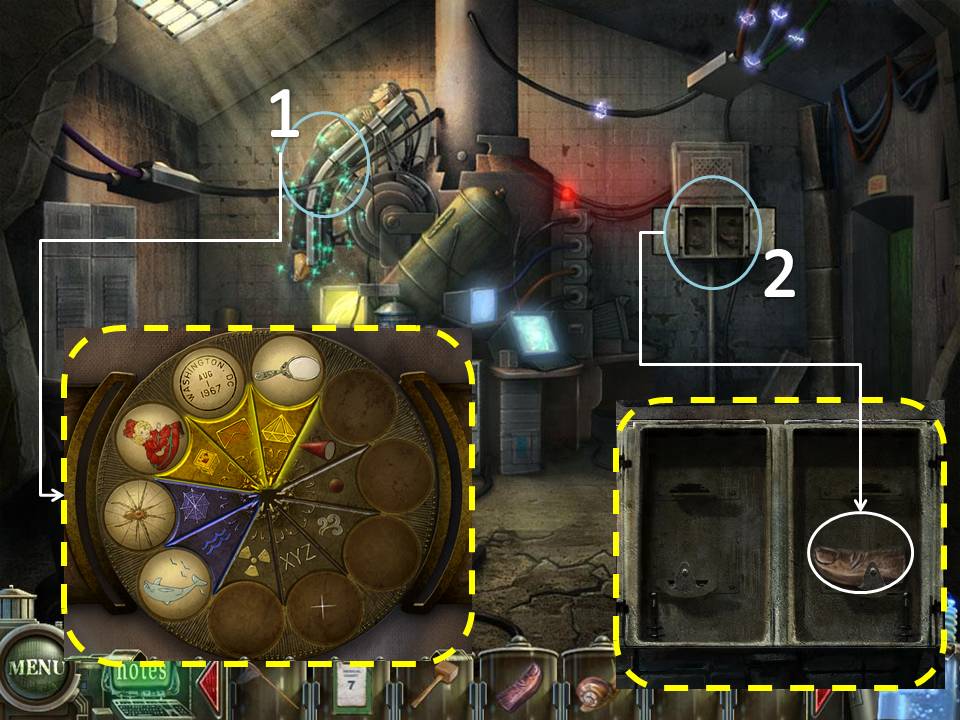Choose the snail shell inventory item
The width and height of the screenshot is (960, 720).
[x=592, y=690]
